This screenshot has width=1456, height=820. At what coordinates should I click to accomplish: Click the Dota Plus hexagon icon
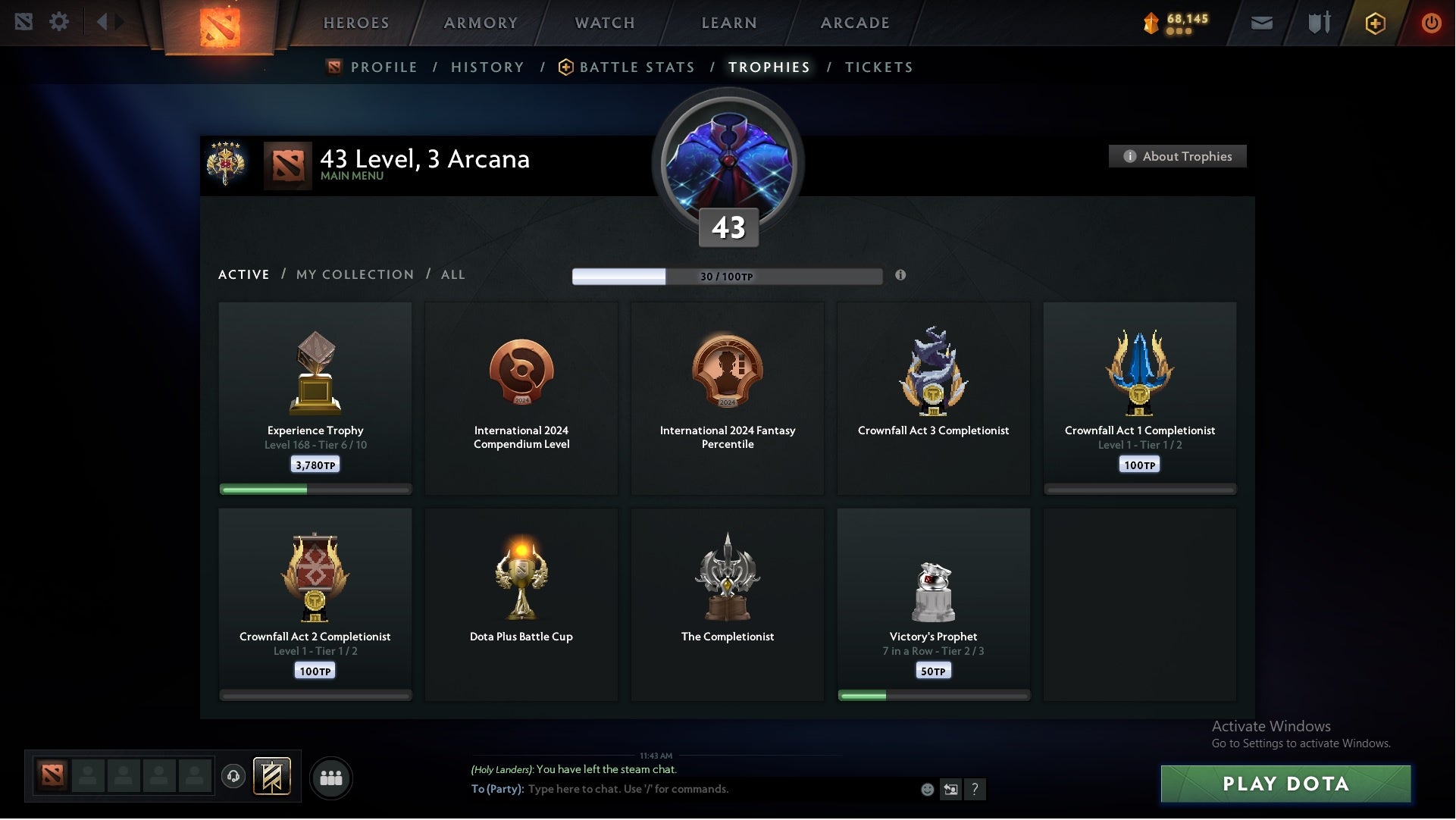(x=1375, y=23)
